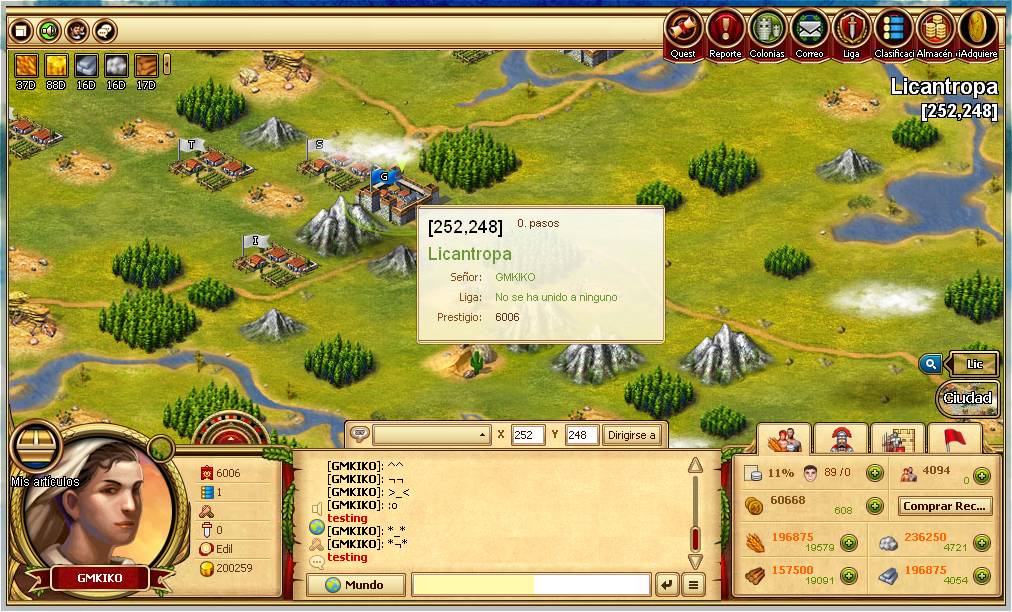Select the X coordinate field
The height and width of the screenshot is (612, 1012).
tap(527, 435)
